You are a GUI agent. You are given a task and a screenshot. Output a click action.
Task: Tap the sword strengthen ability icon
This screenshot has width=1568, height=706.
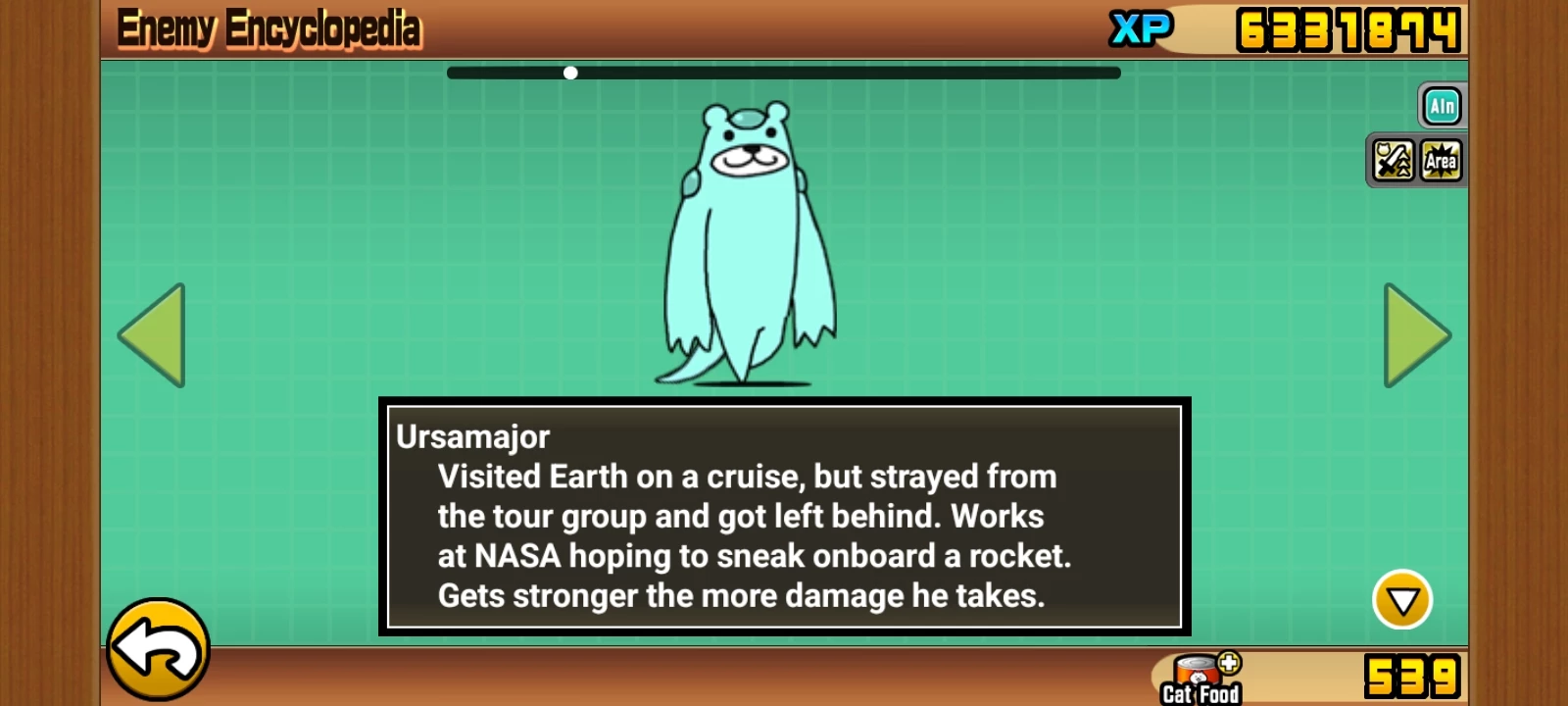tap(1393, 161)
